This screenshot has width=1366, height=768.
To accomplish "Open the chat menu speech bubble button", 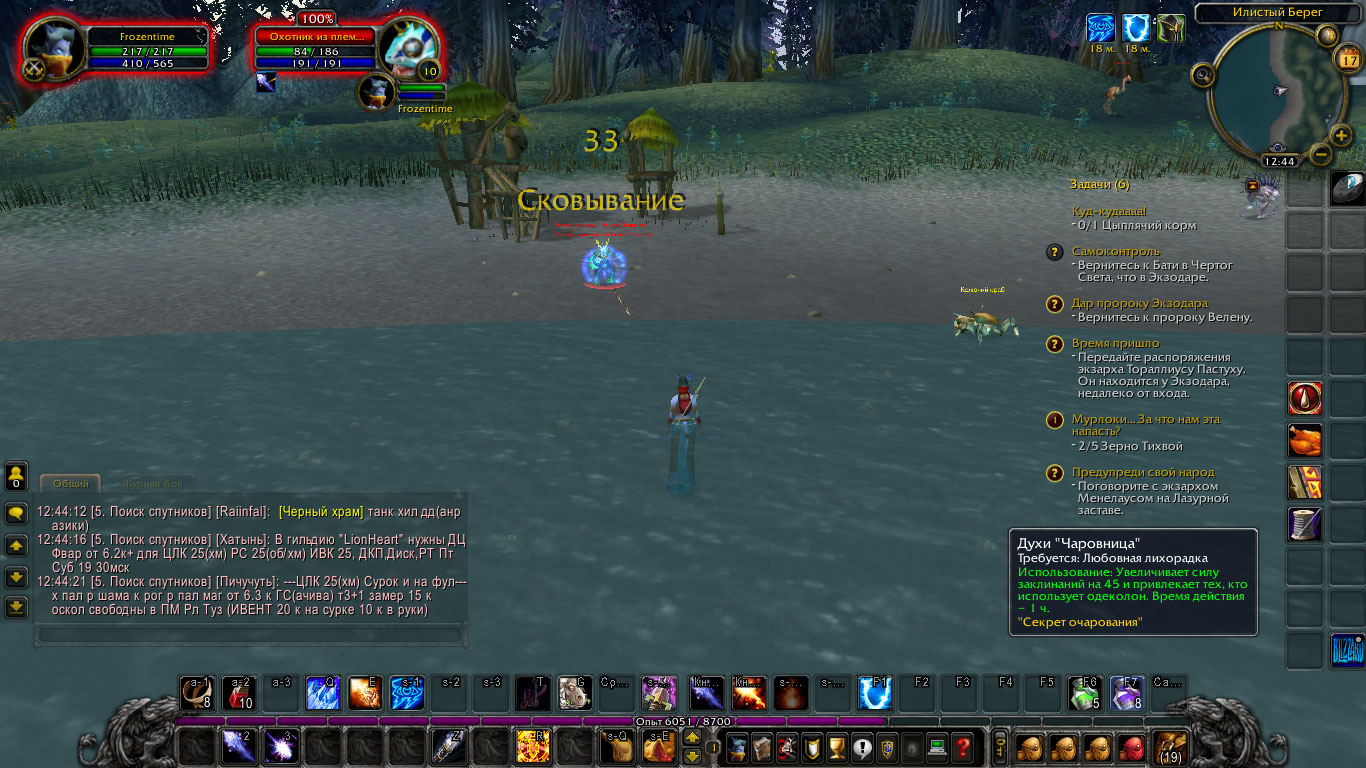I will click(x=16, y=513).
